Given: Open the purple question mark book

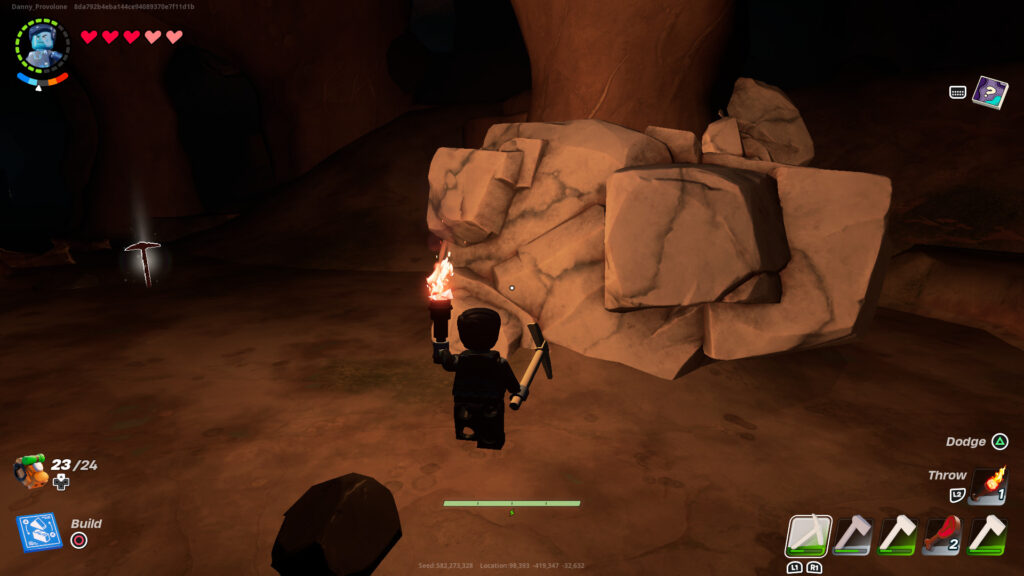Looking at the screenshot, I should coord(990,92).
